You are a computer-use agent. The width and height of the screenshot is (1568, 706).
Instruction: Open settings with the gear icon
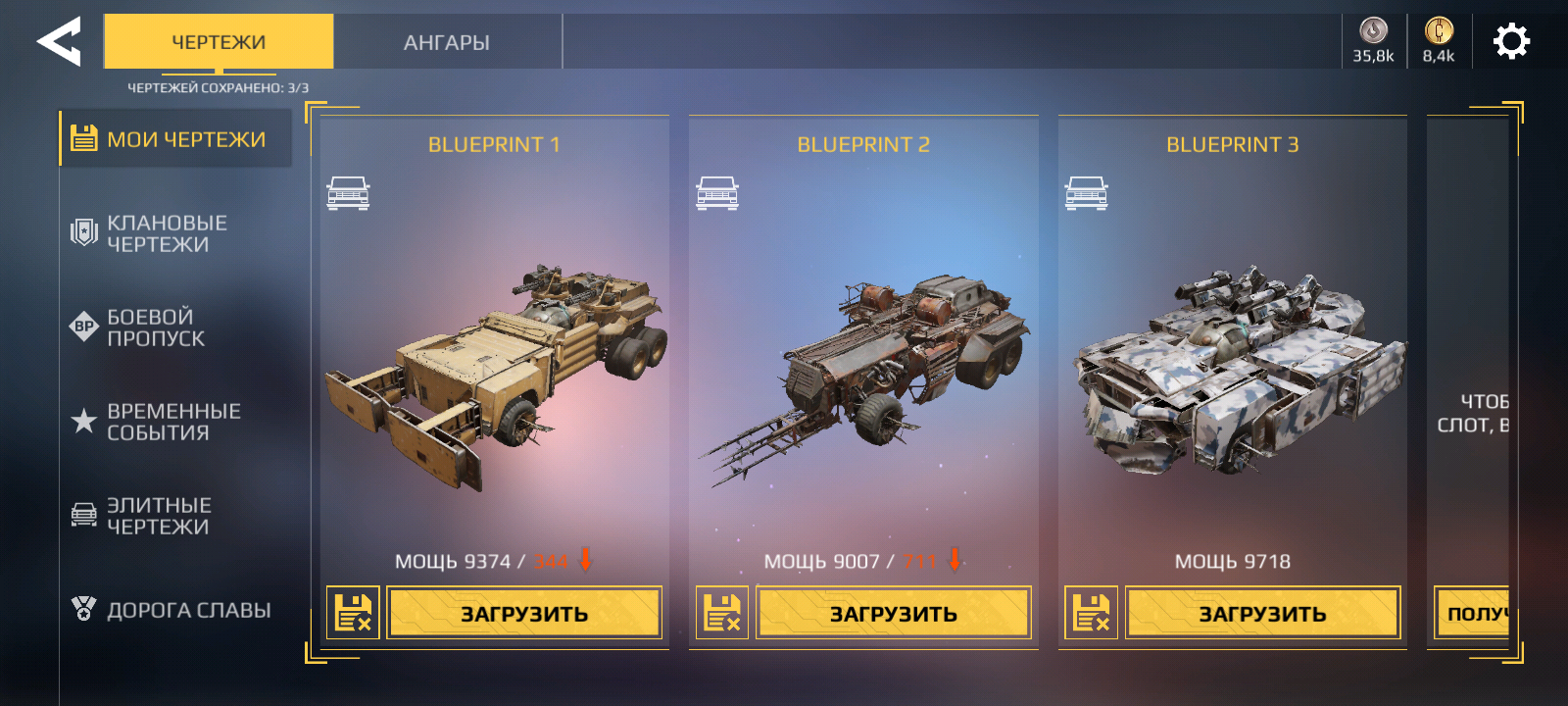[1511, 41]
